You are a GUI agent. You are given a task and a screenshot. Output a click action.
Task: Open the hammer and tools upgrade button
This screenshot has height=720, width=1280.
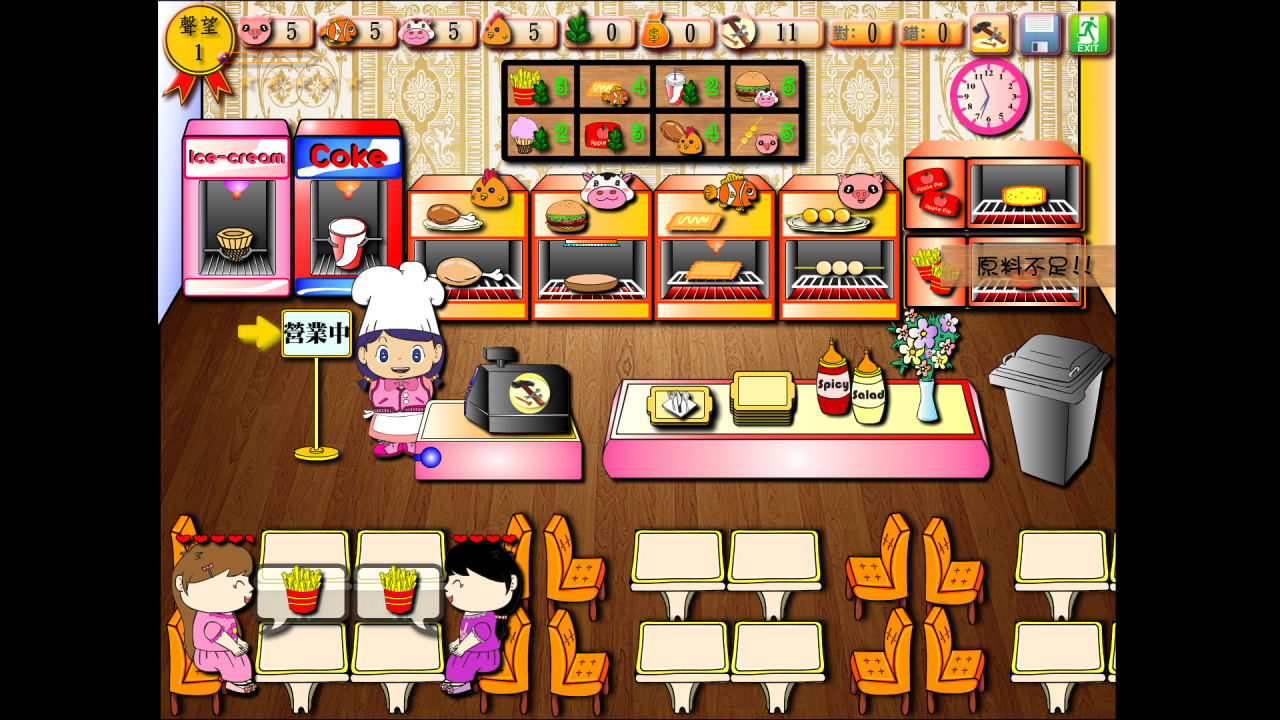[989, 33]
